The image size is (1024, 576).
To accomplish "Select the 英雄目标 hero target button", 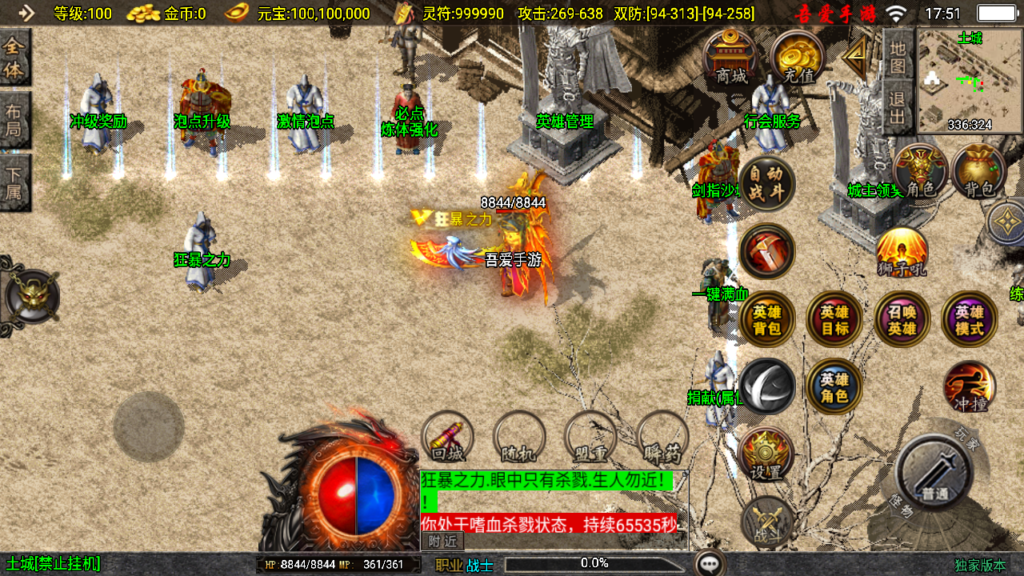I will coord(834,319).
